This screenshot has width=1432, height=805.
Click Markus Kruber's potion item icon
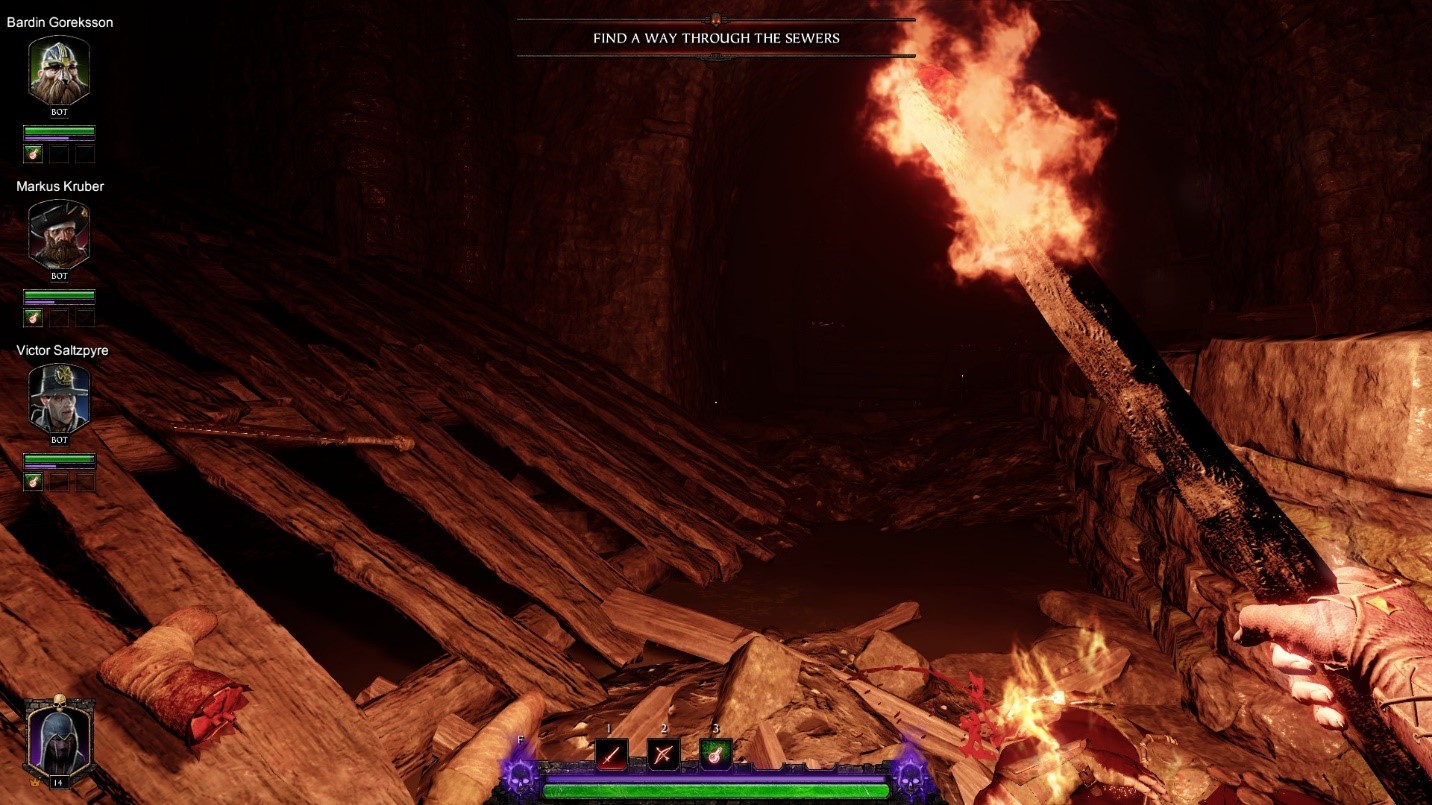point(33,317)
